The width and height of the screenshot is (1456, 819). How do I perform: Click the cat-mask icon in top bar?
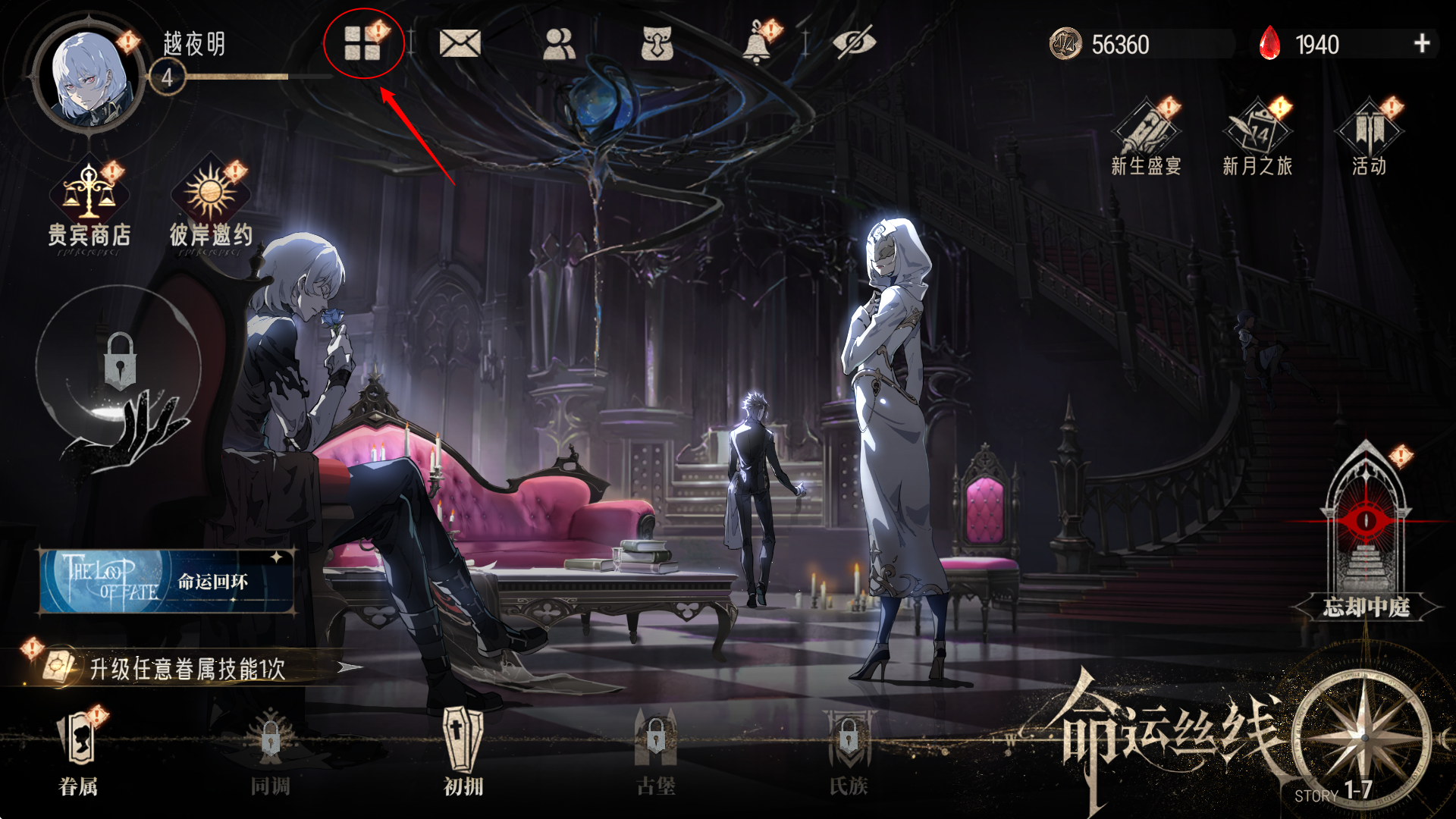(x=657, y=43)
